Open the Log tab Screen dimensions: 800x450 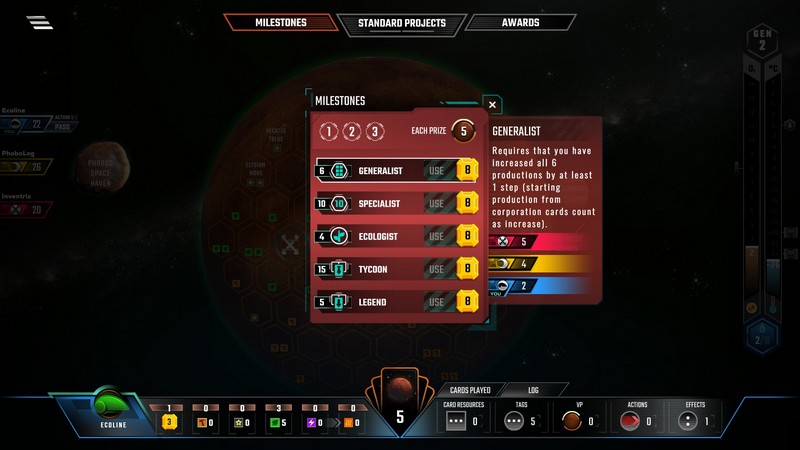point(533,389)
